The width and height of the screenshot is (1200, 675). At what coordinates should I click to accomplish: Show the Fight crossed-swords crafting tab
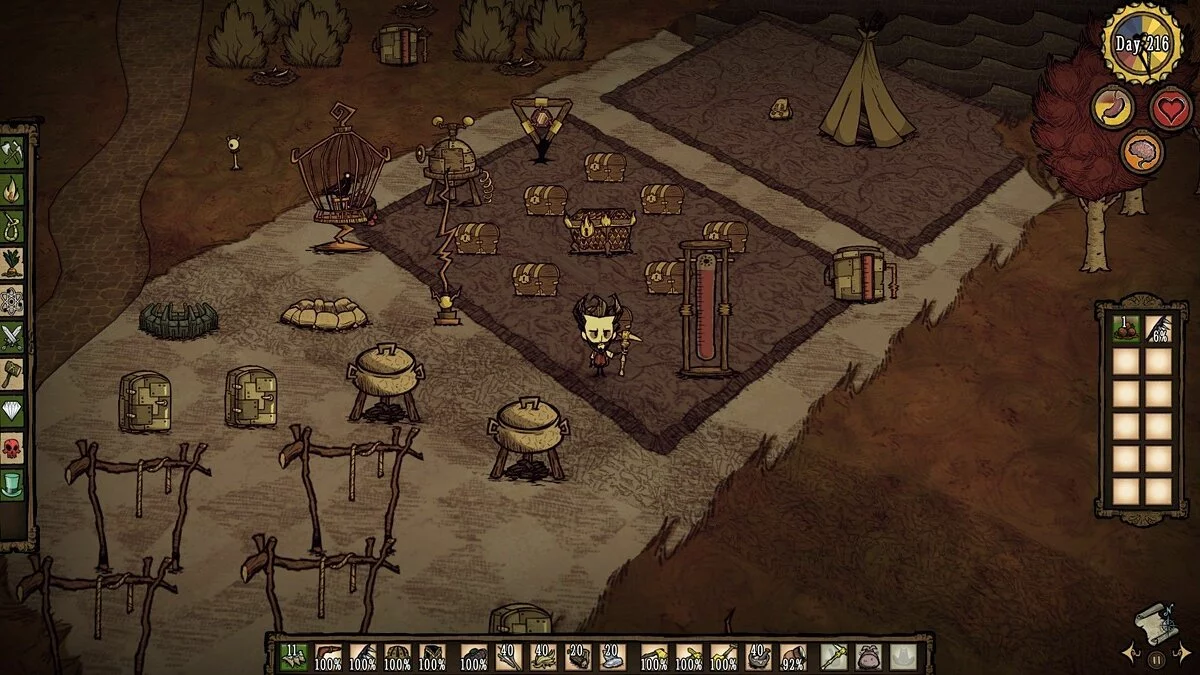pos(13,337)
